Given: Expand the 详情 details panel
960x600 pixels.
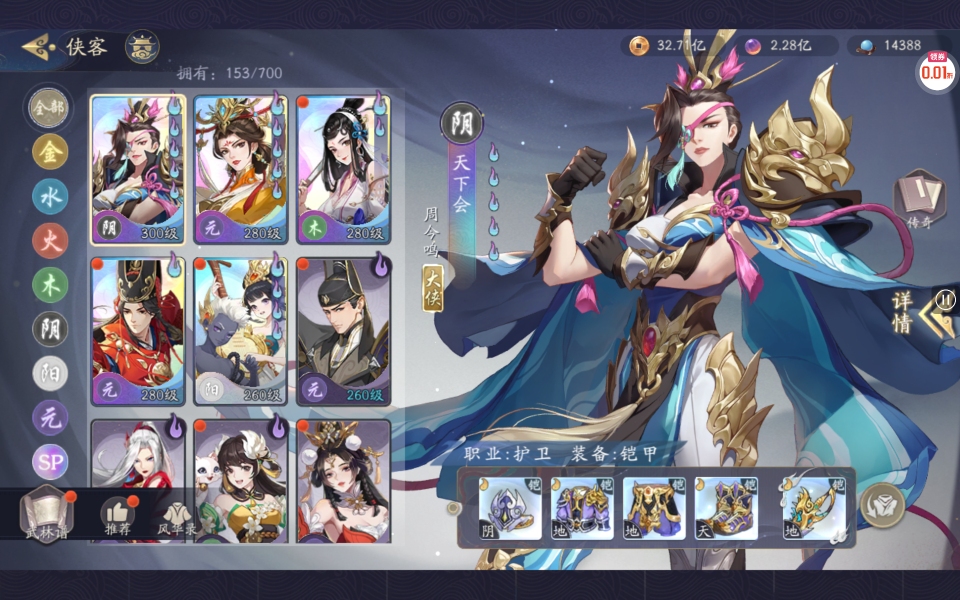Looking at the screenshot, I should 918,312.
